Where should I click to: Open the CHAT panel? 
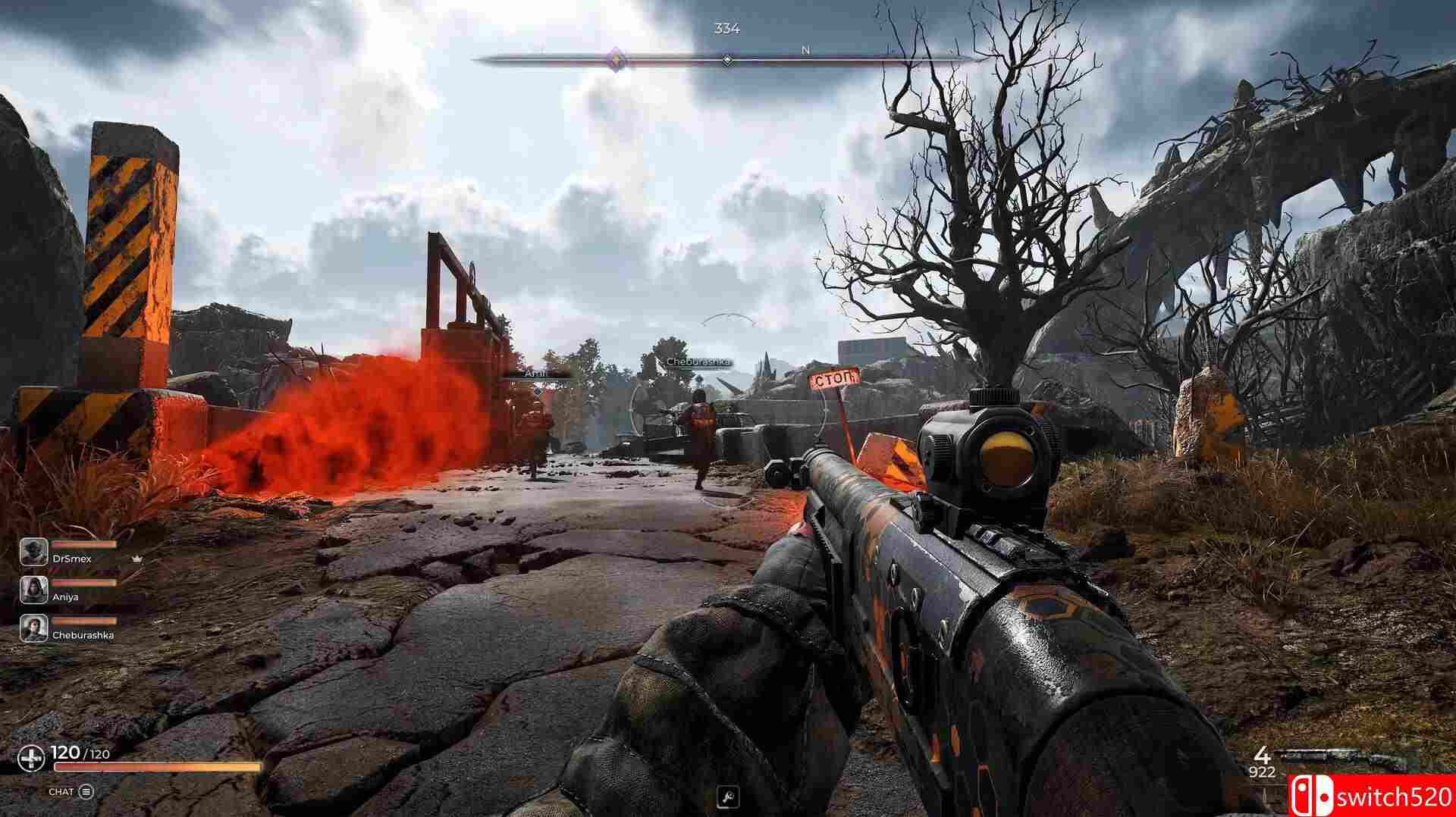point(71,792)
